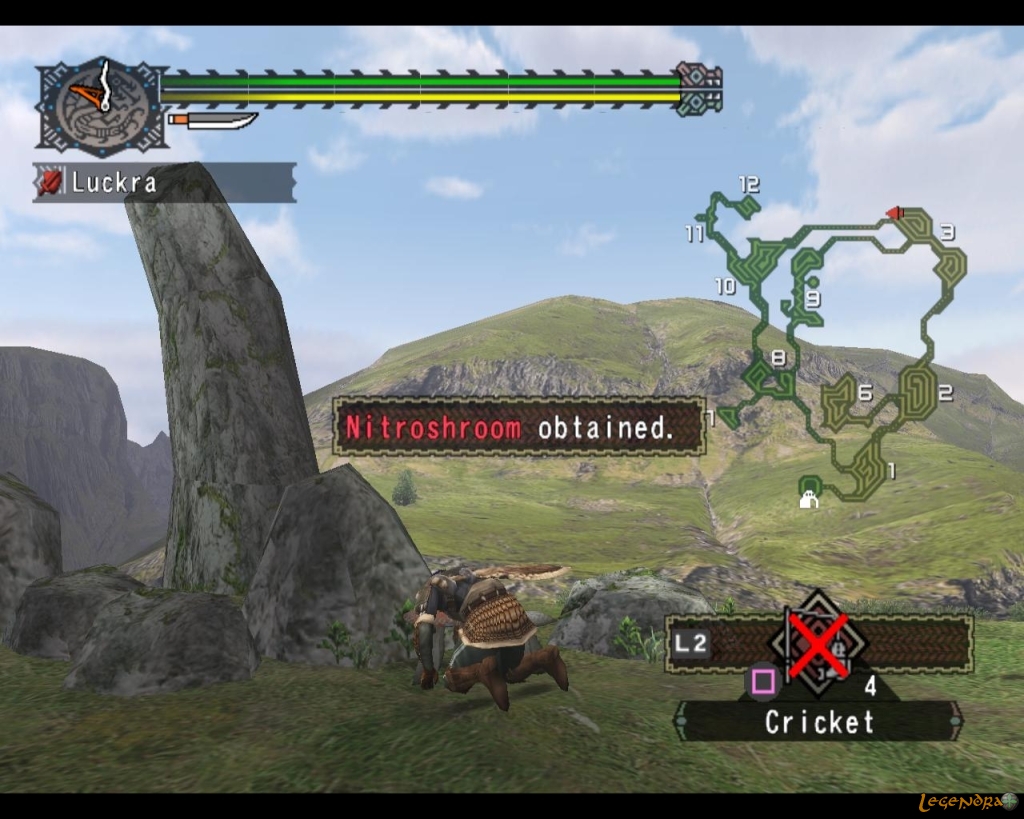Click the quest timer clock icon
The image size is (1024, 819).
100,104
